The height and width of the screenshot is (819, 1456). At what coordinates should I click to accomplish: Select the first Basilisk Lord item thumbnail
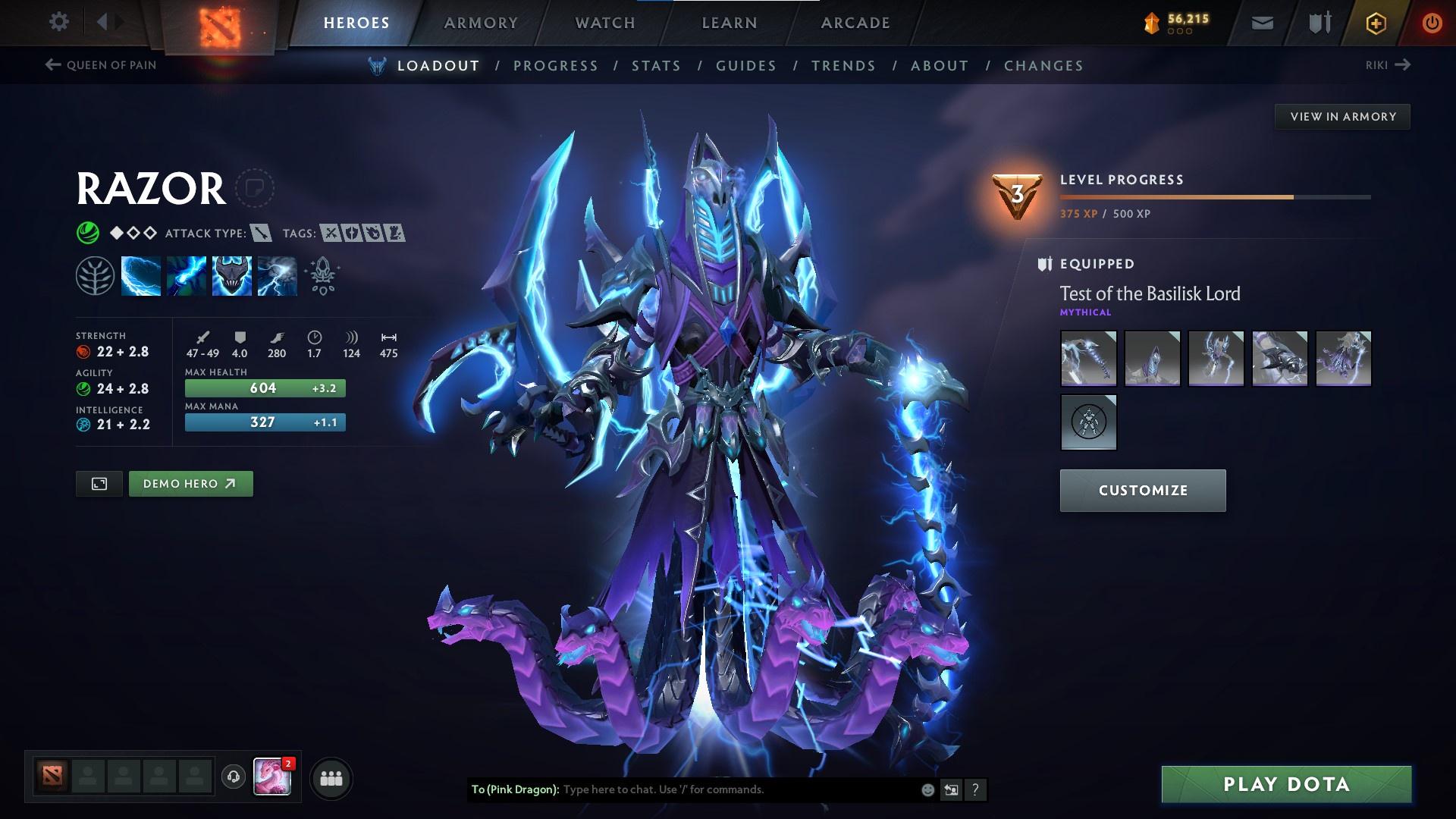tap(1088, 359)
